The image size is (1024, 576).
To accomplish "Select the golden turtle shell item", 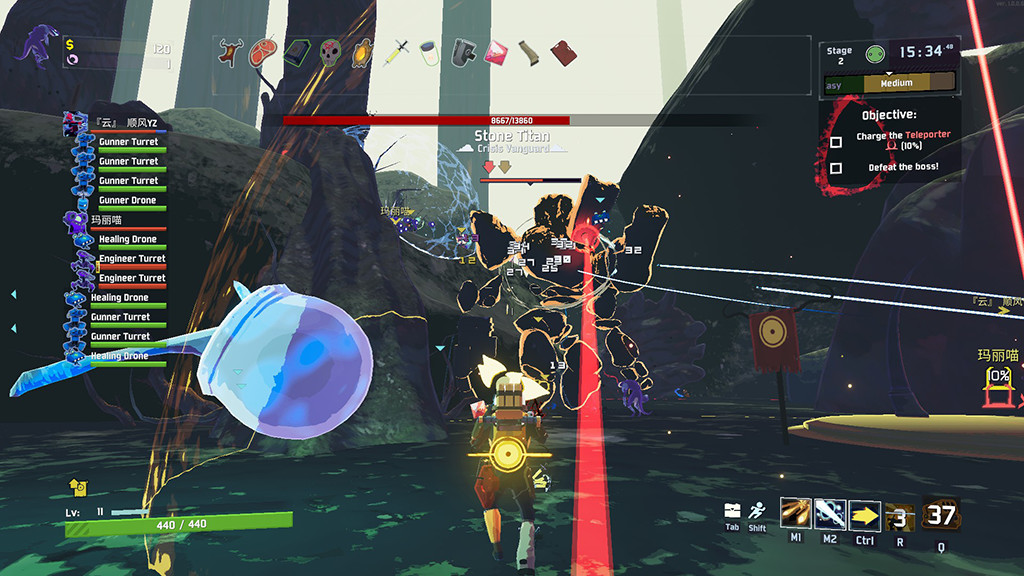I will pos(364,51).
